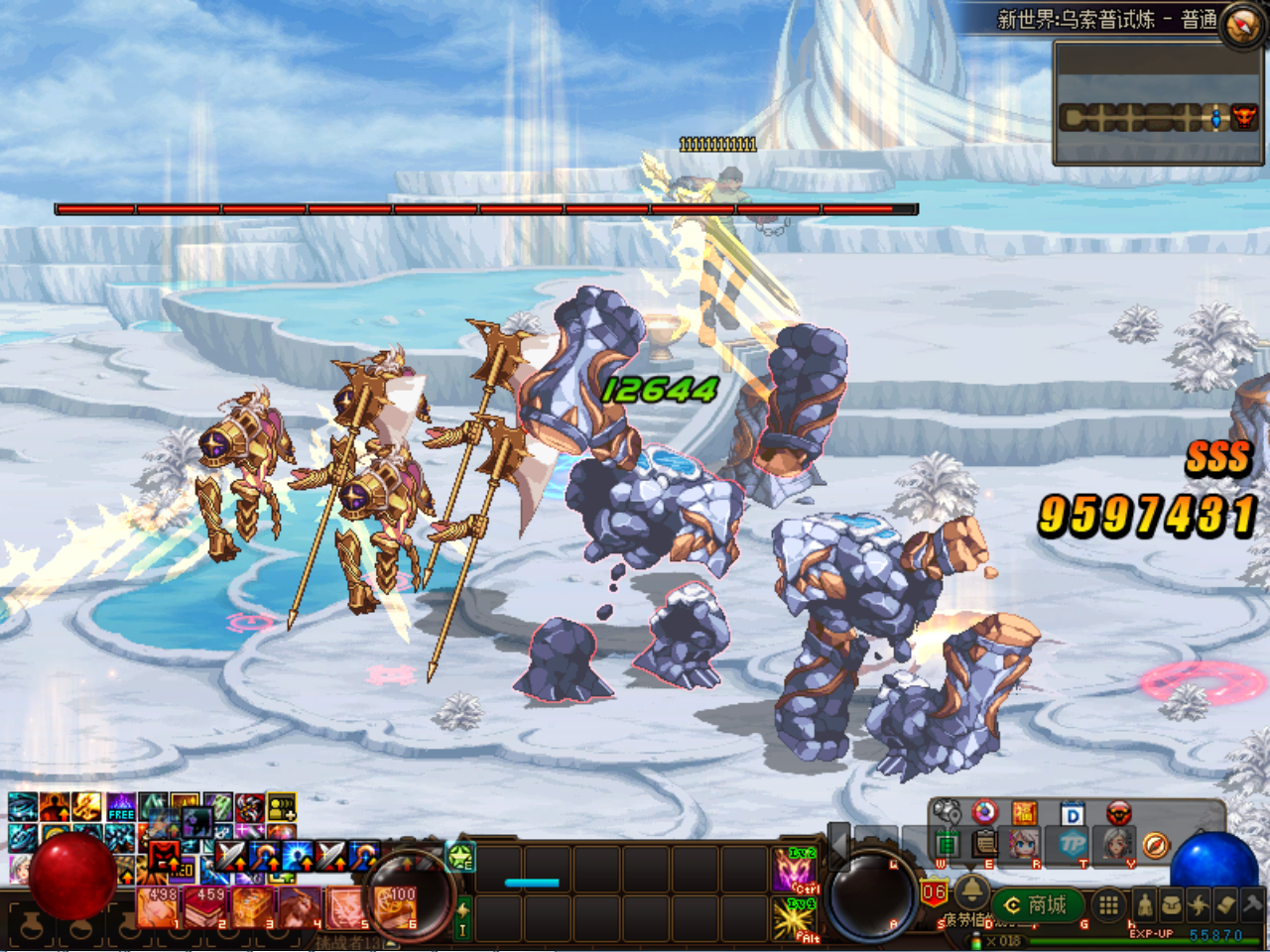Click the bag inventory icon next to the menu grid
Viewport: 1270px width, 952px height.
pos(1174,904)
